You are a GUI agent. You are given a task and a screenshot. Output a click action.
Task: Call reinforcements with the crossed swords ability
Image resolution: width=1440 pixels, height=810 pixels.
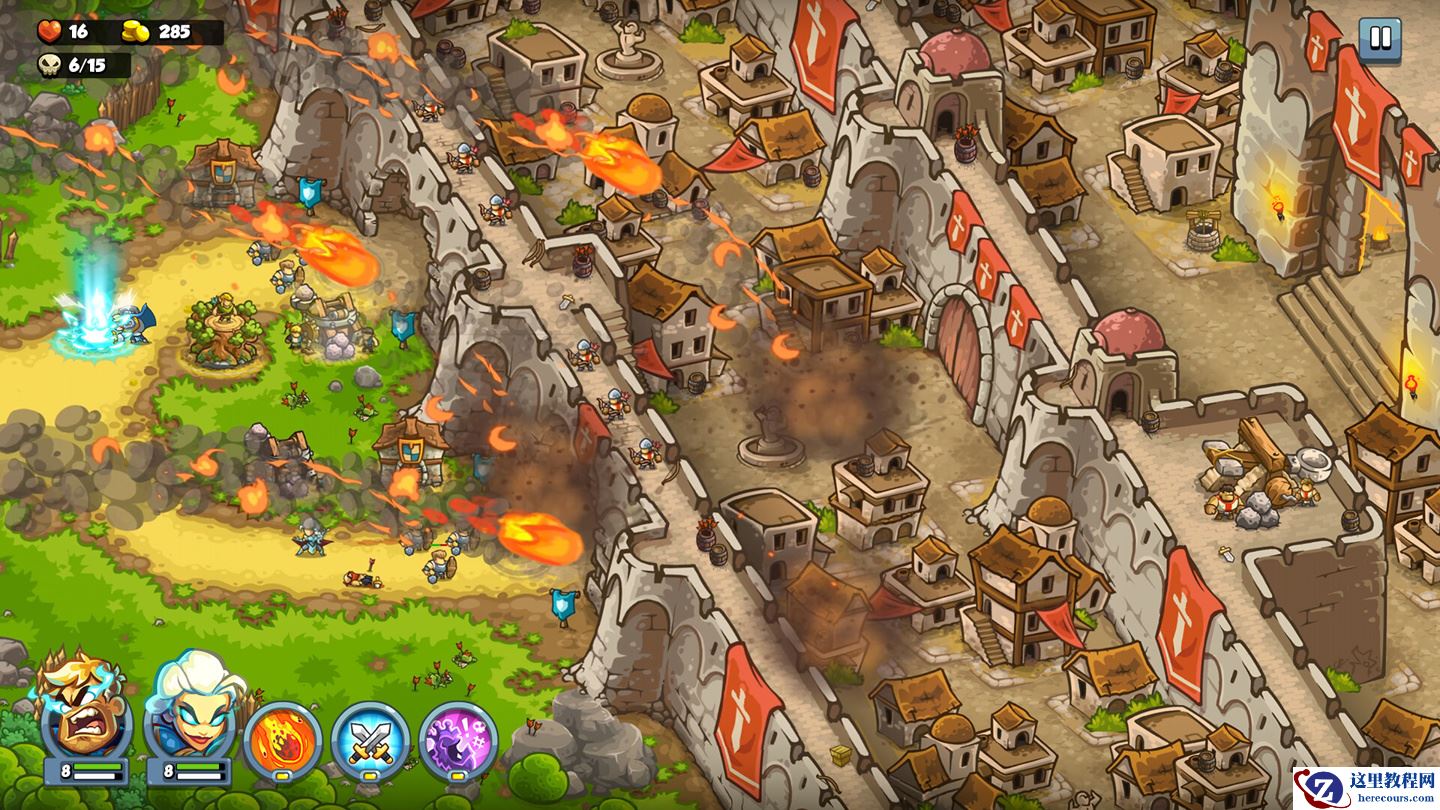pos(370,741)
